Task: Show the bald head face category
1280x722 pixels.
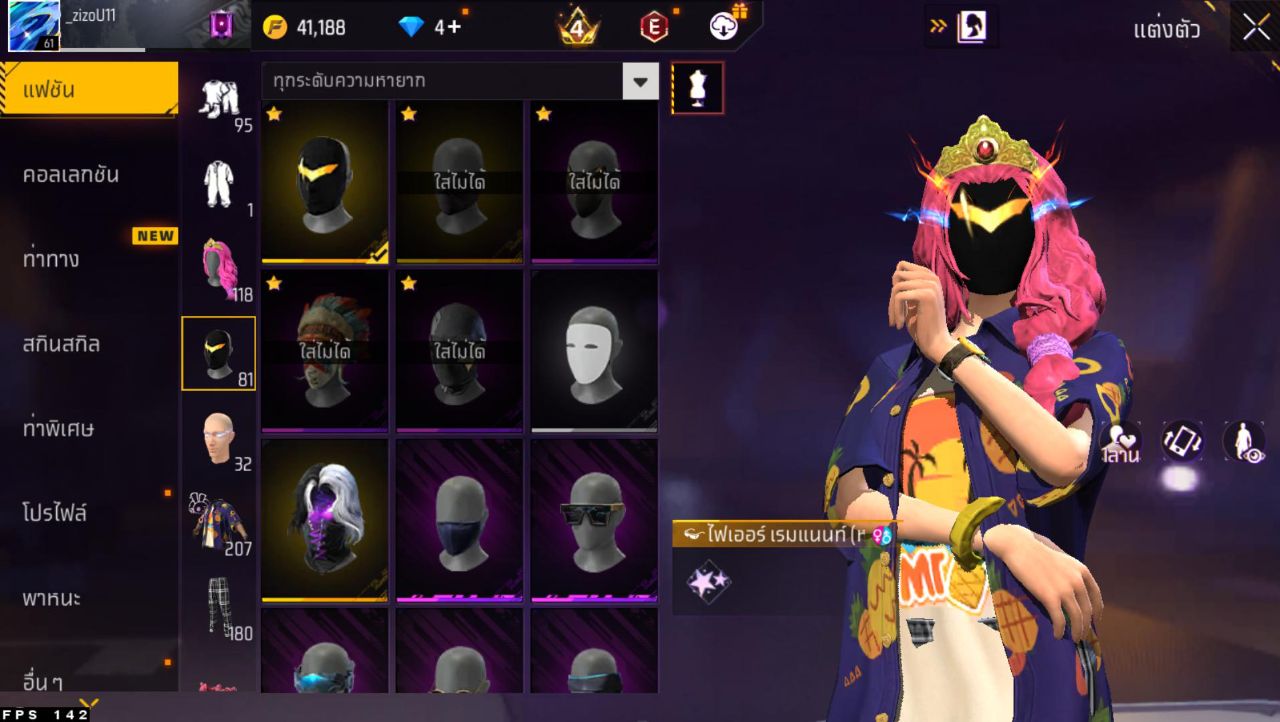Action: pyautogui.click(x=218, y=438)
